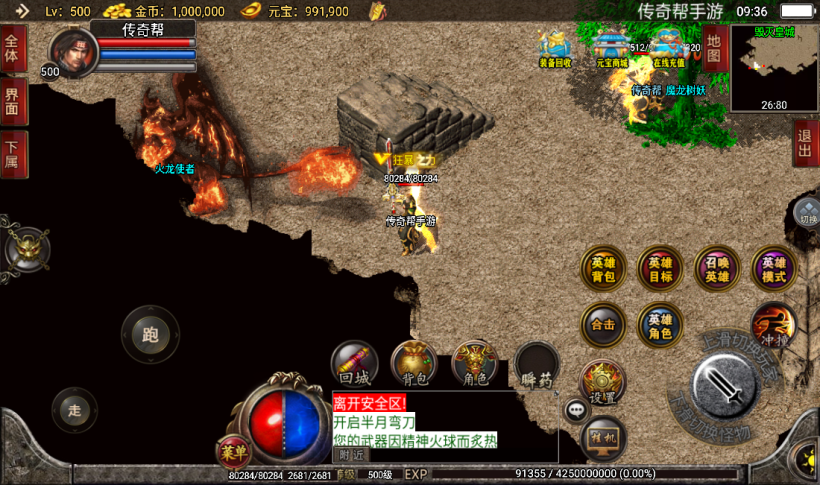Tap the 退出 exit button

(804, 142)
